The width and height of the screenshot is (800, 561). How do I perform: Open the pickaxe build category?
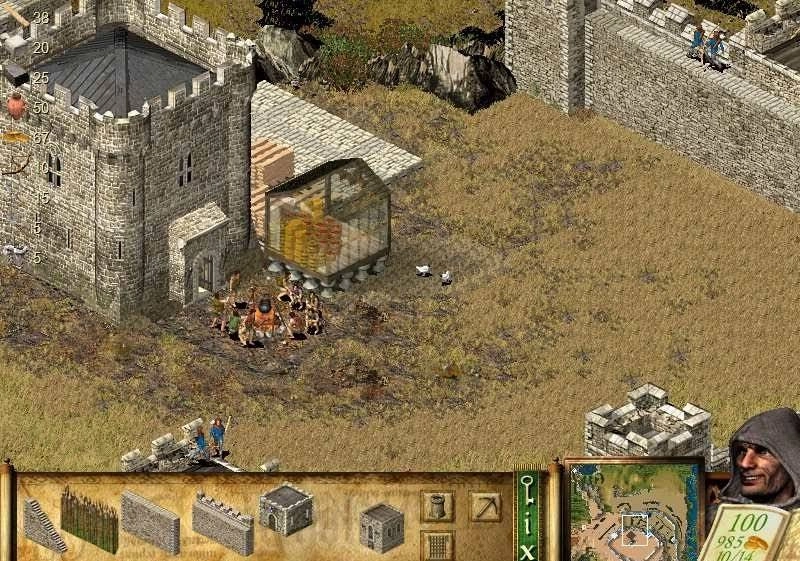coord(485,507)
